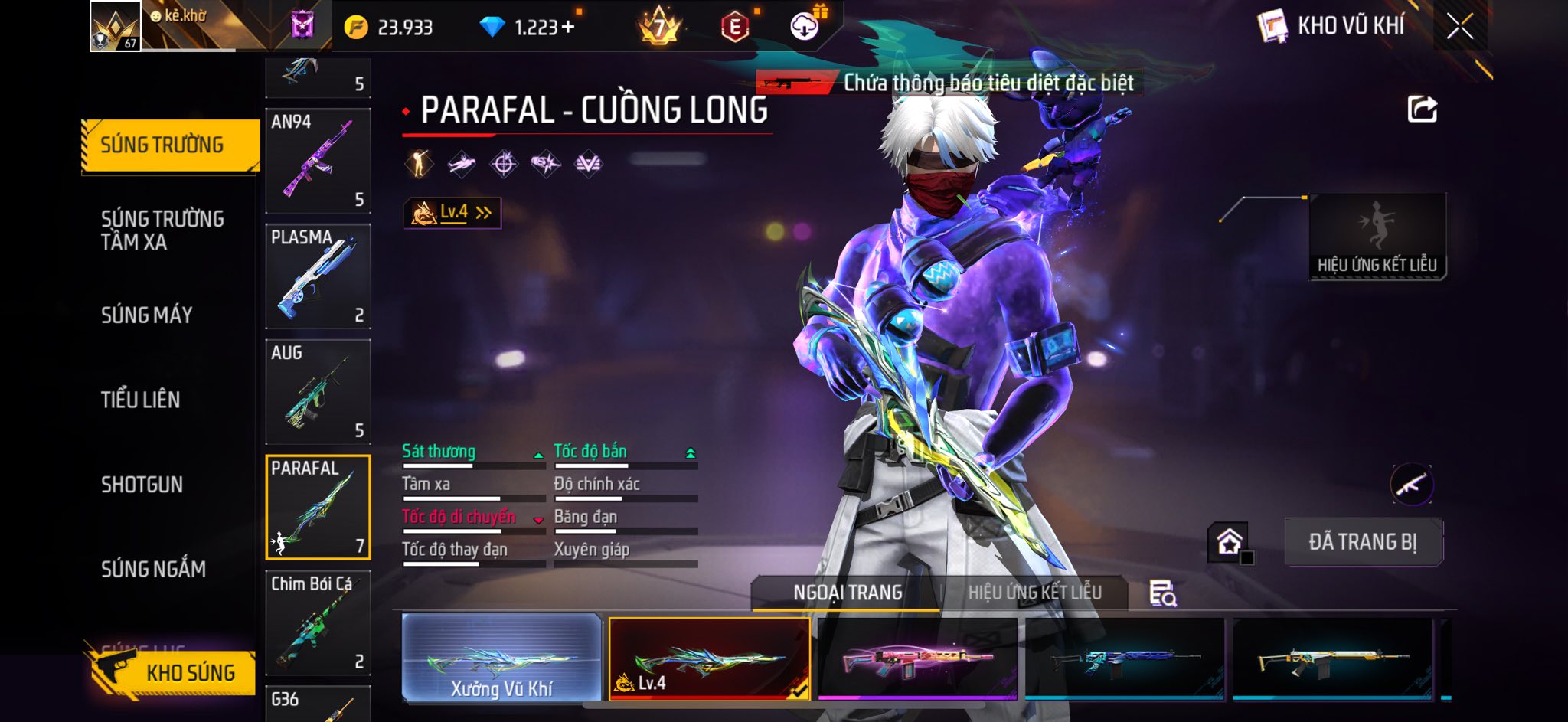Open the Súng Máy category
The height and width of the screenshot is (722, 1568).
point(147,315)
